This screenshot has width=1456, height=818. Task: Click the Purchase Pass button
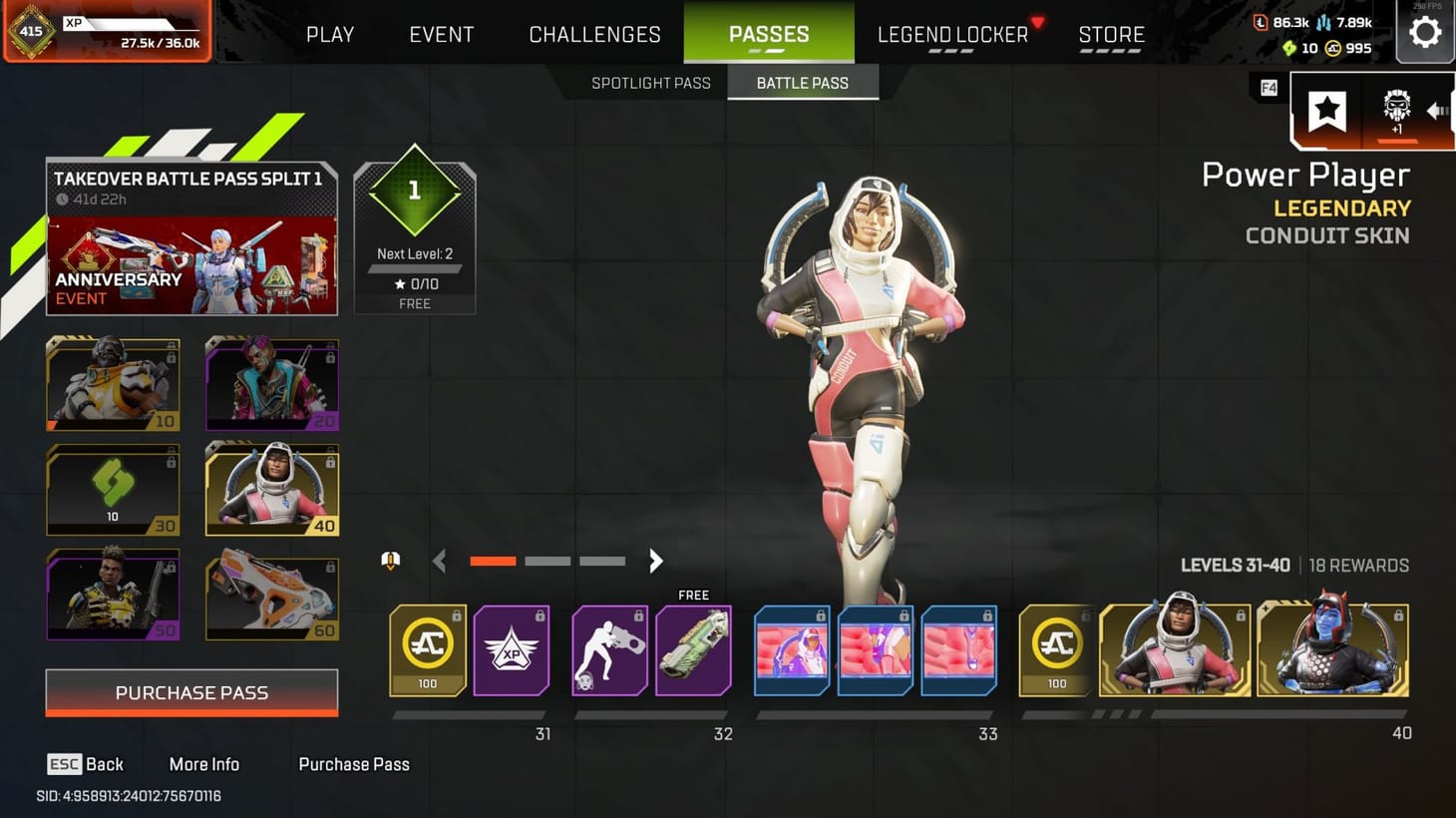[191, 692]
